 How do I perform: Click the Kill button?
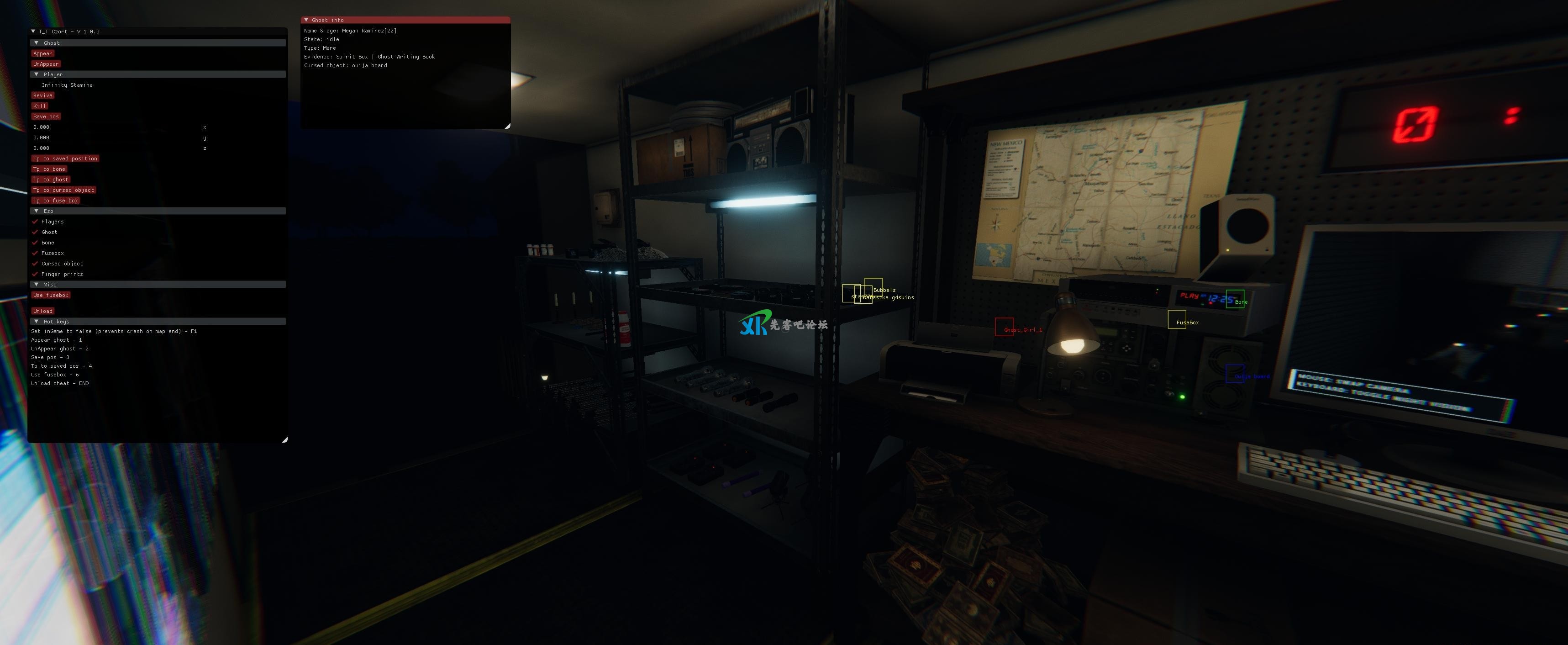click(x=40, y=106)
